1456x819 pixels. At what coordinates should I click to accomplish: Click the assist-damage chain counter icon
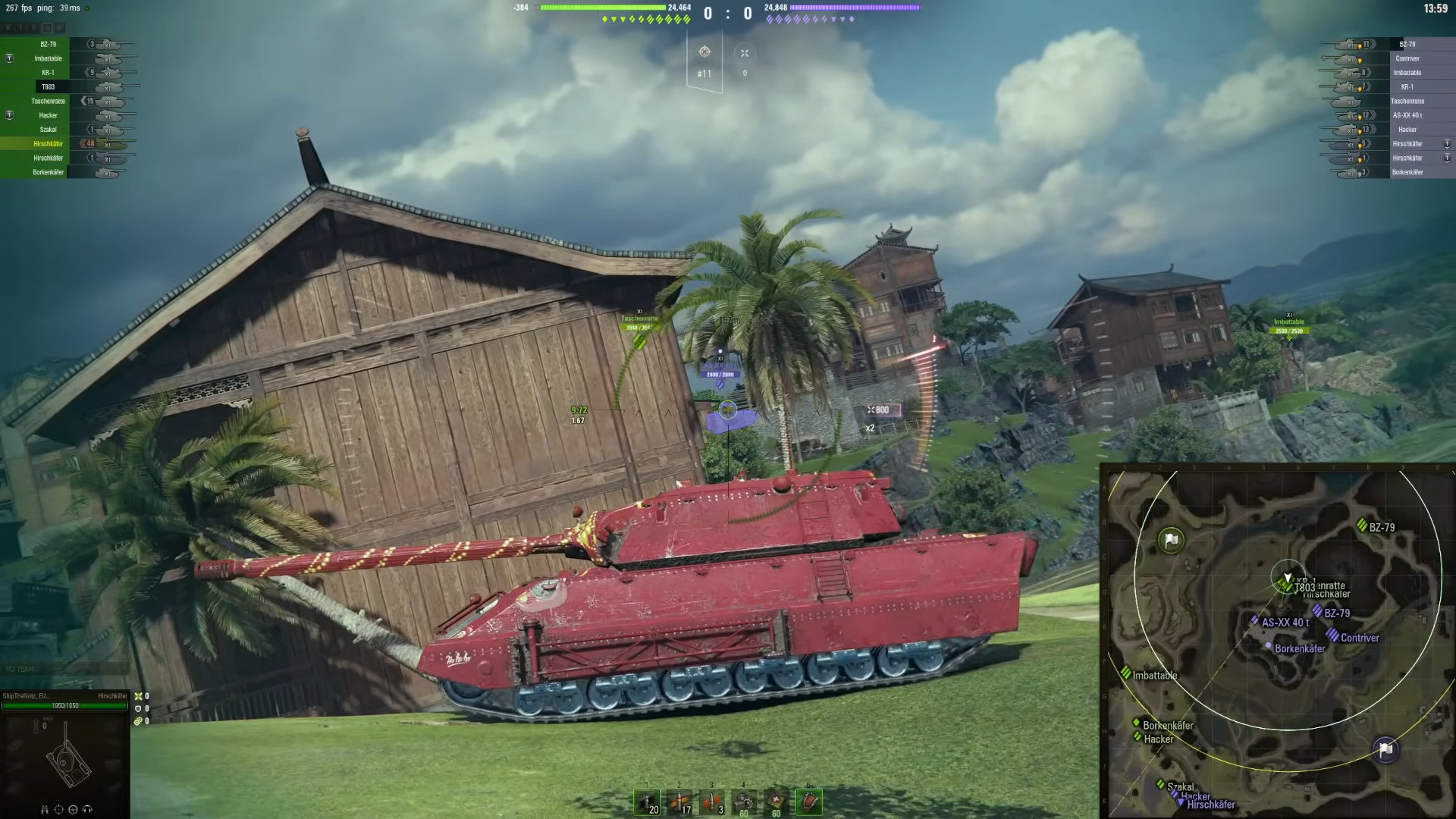coord(138,720)
